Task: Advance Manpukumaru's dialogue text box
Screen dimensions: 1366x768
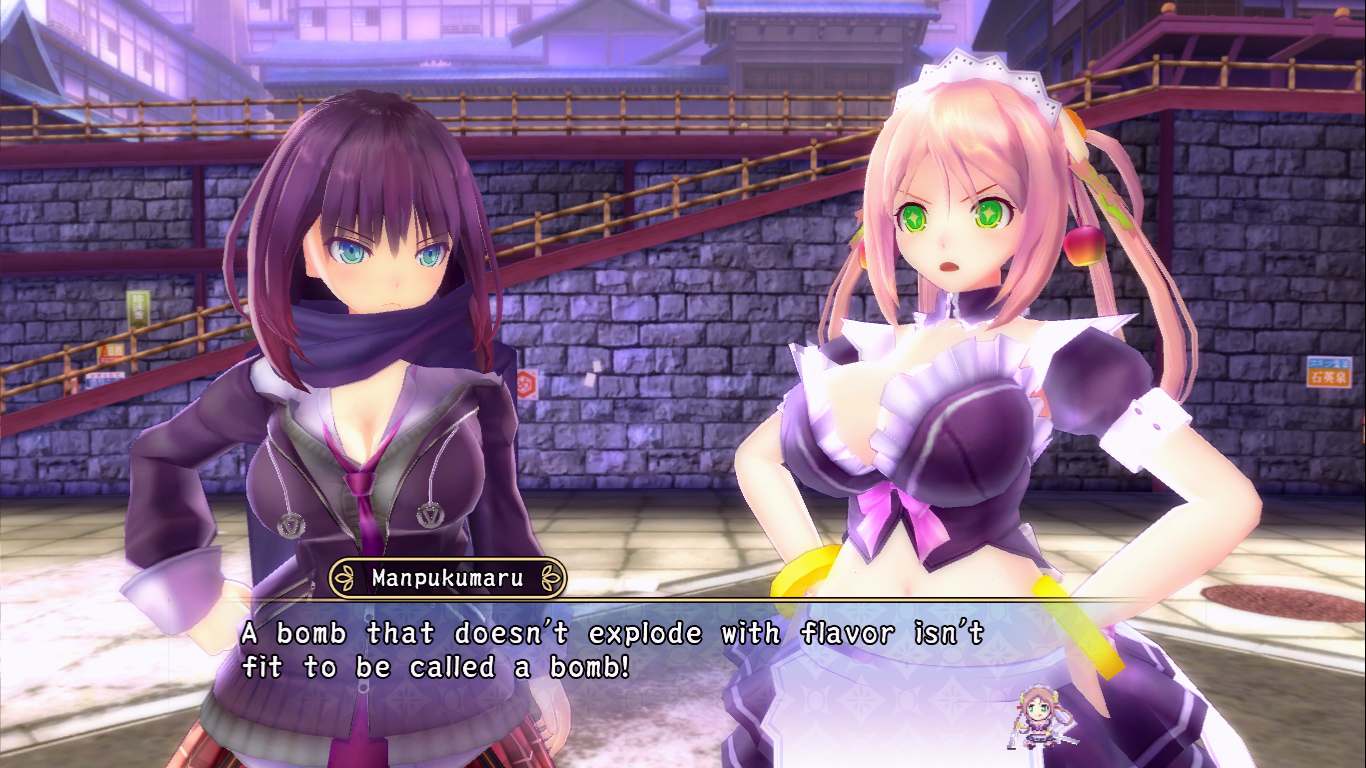Action: point(612,650)
